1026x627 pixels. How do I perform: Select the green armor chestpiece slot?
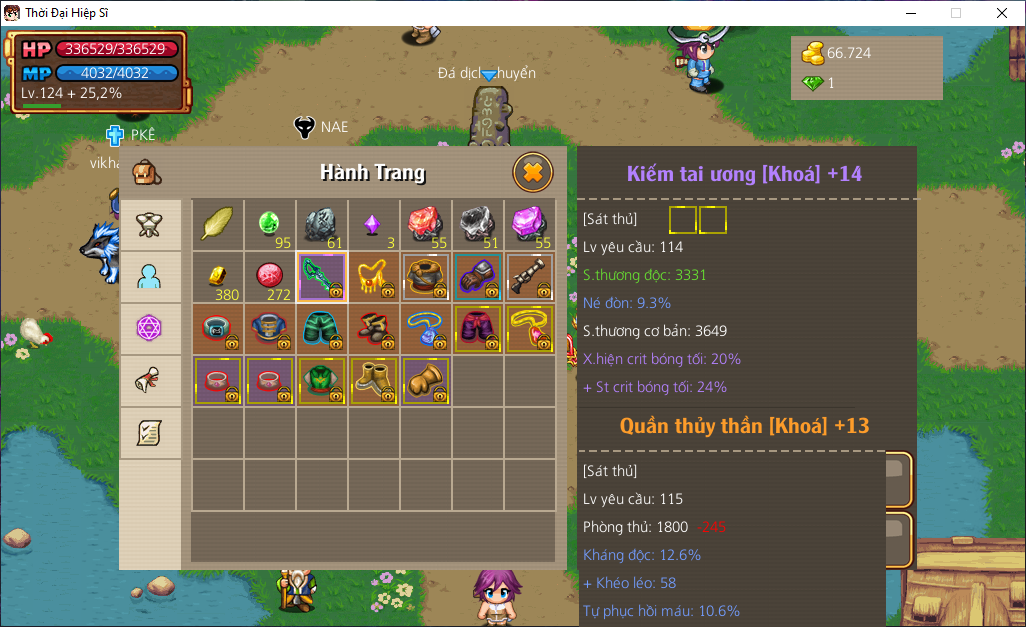pos(322,381)
